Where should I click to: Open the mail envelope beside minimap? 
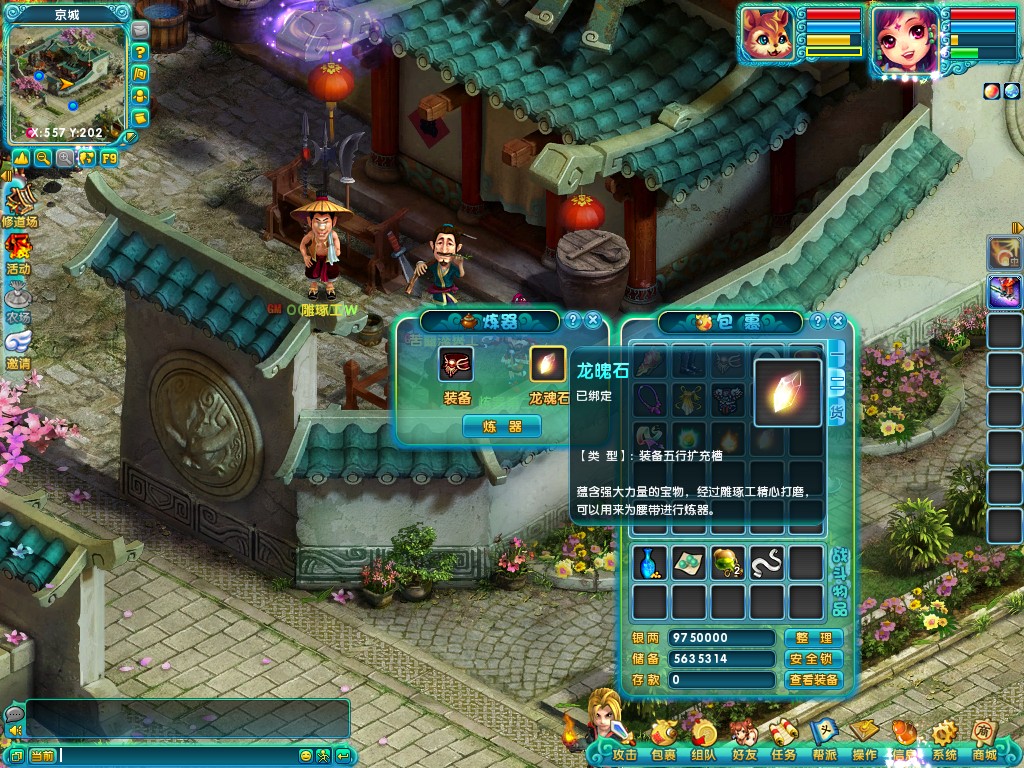click(140, 31)
